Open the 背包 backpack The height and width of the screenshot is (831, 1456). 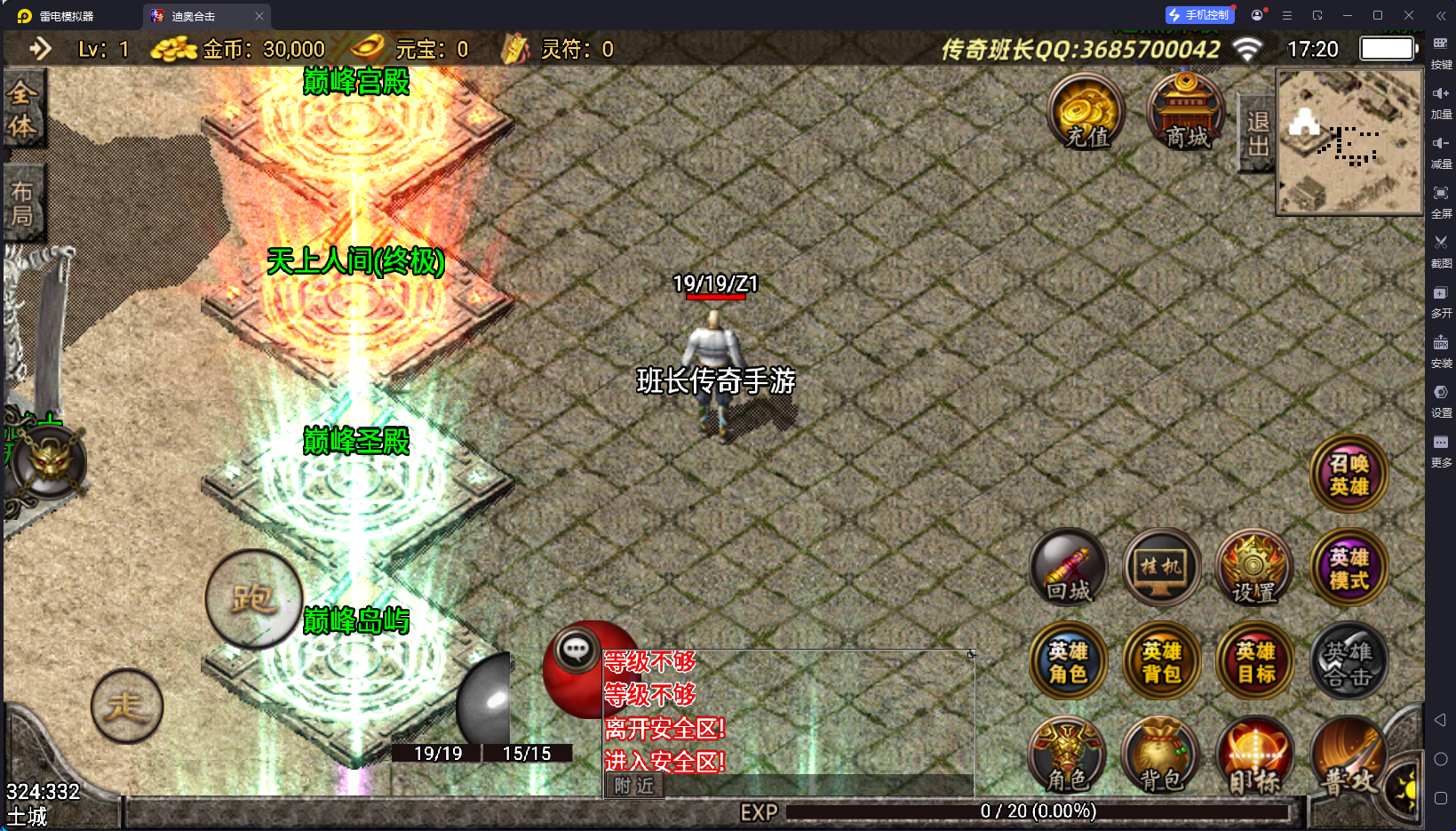1160,755
